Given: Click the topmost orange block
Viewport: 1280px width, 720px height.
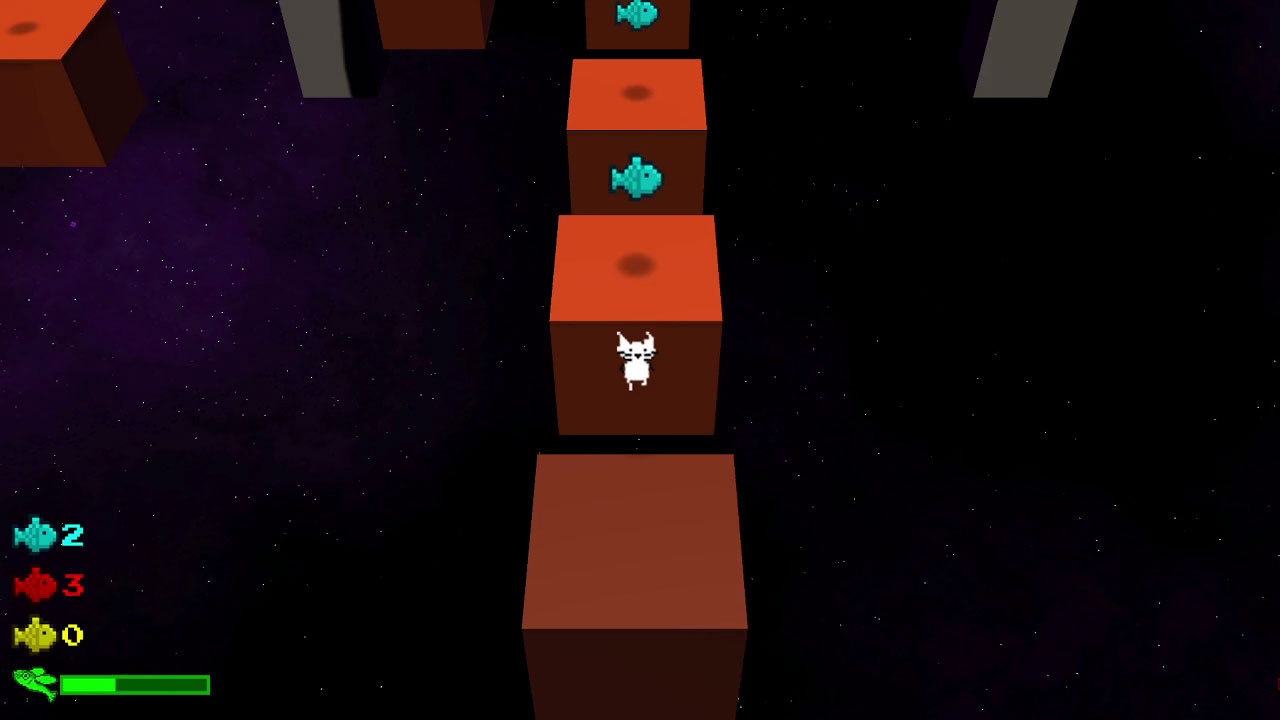Looking at the screenshot, I should [637, 92].
